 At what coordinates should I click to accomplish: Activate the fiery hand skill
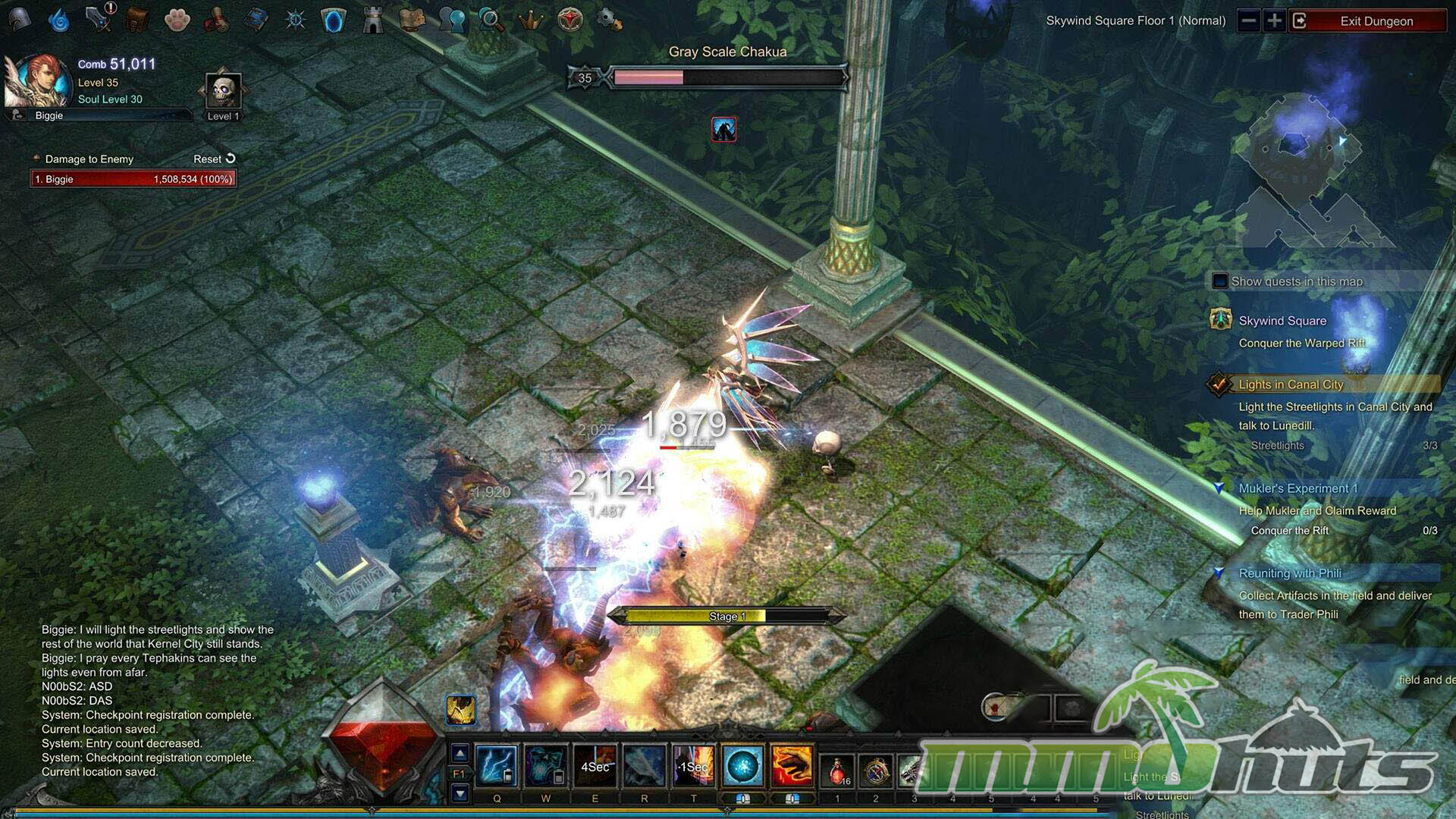point(792,765)
